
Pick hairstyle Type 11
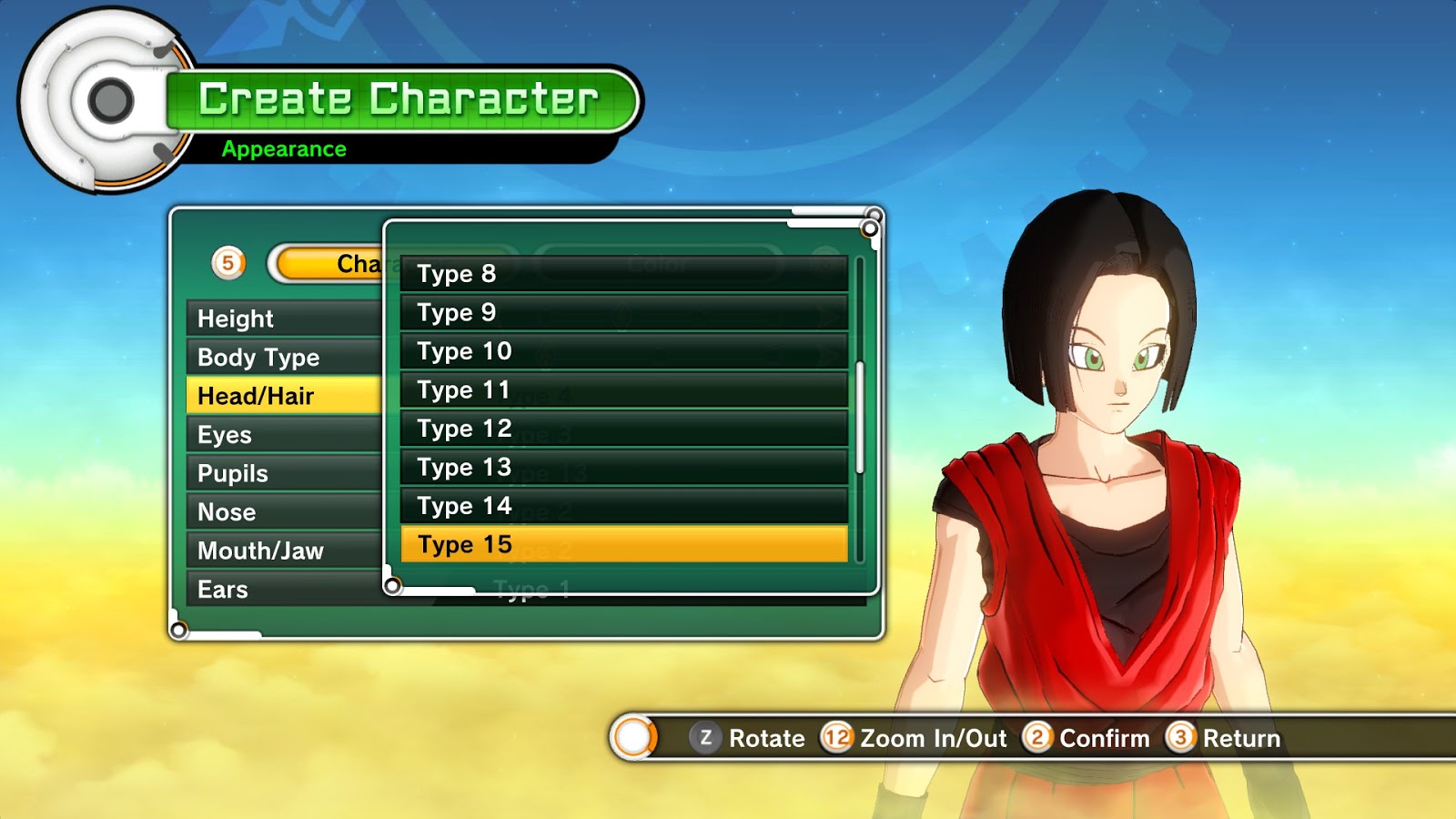(623, 390)
